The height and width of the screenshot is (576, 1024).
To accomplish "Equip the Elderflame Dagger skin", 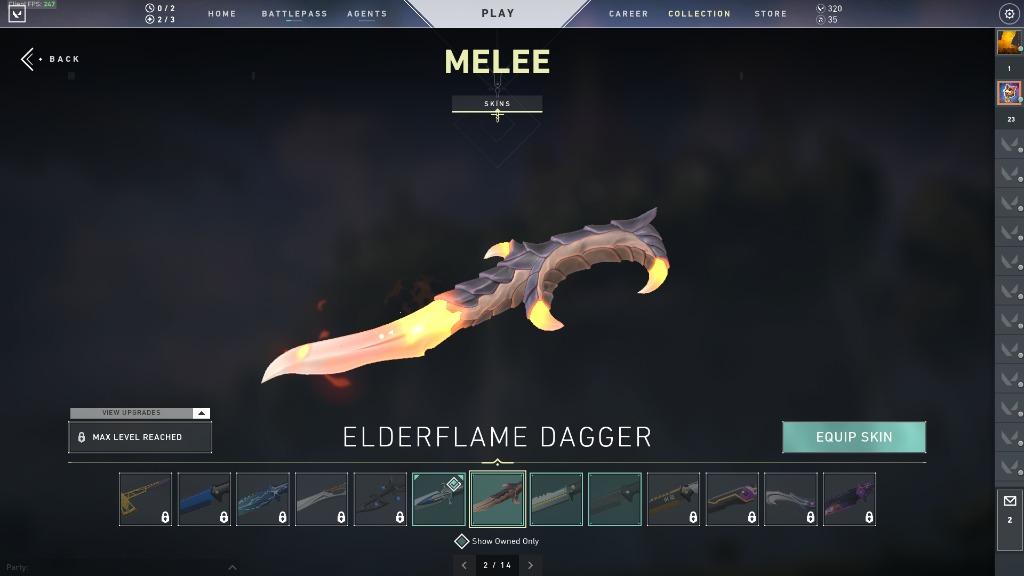I will click(853, 437).
